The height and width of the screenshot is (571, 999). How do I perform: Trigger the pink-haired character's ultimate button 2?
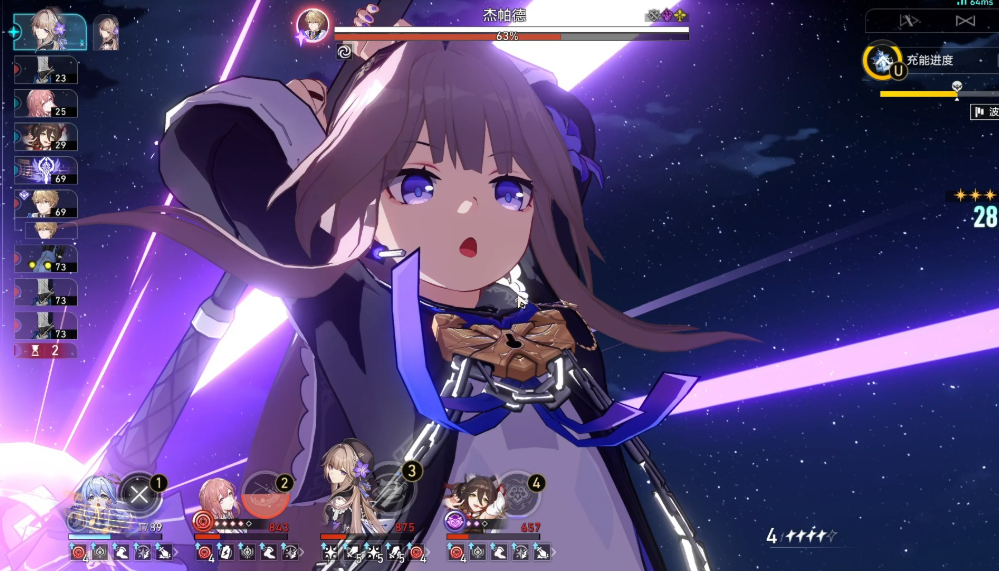pyautogui.click(x=266, y=491)
